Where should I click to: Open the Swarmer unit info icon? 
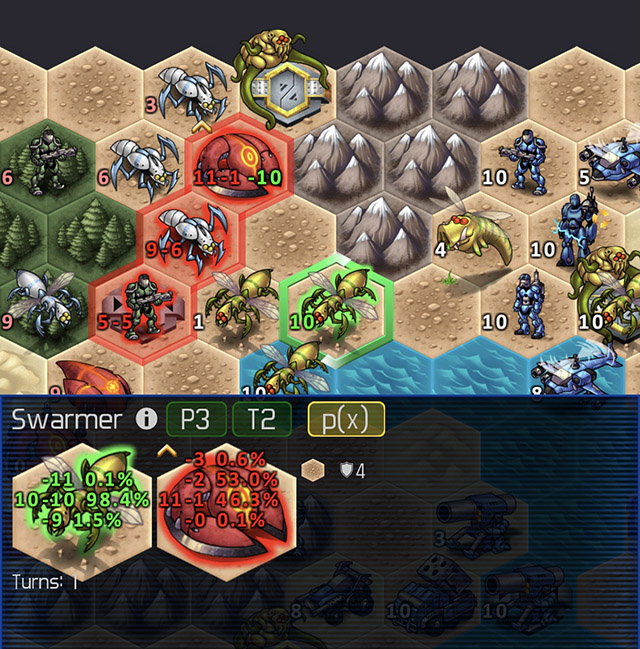146,419
